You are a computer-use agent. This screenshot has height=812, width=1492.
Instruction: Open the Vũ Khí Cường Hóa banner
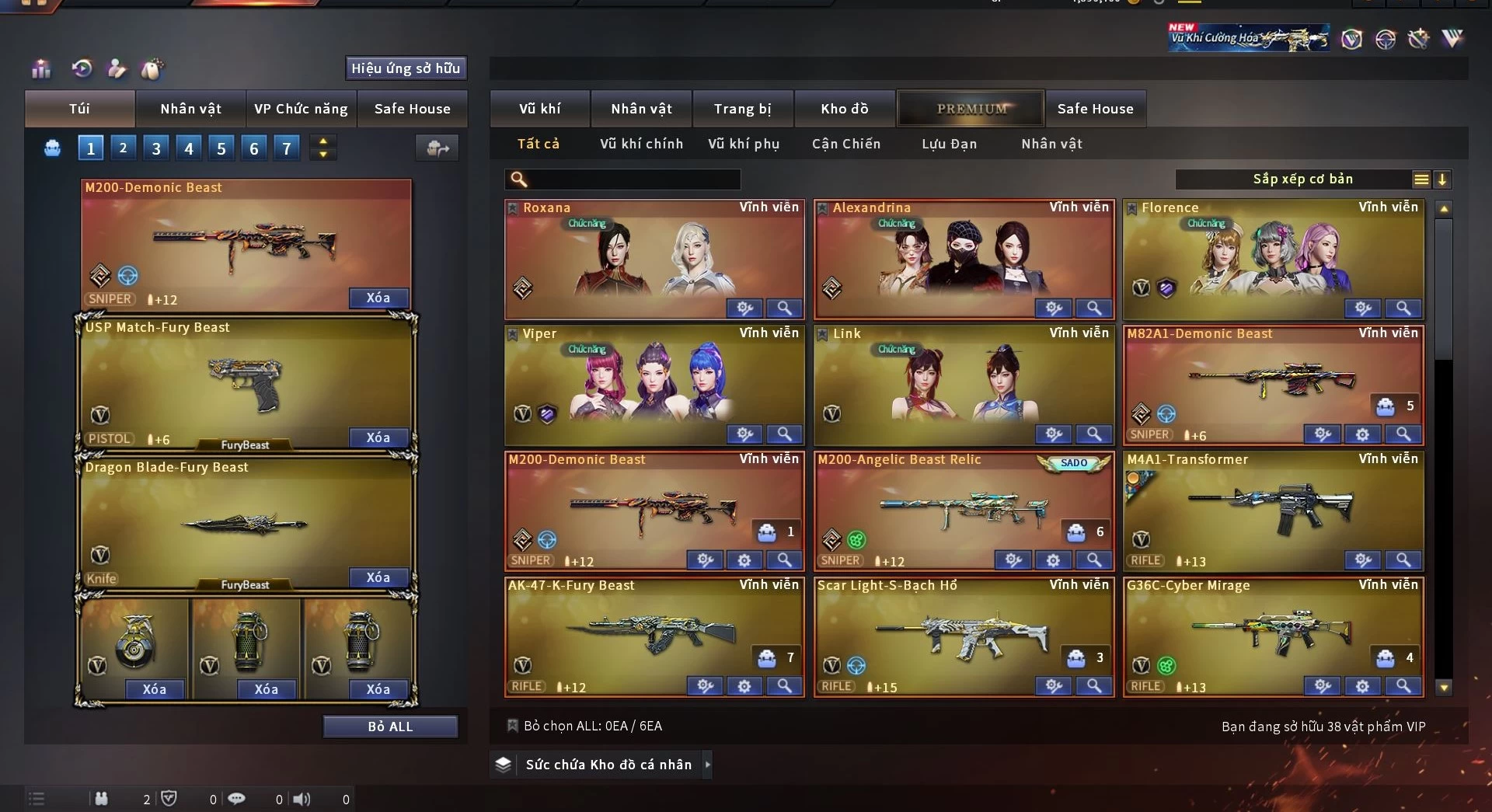tap(1247, 37)
